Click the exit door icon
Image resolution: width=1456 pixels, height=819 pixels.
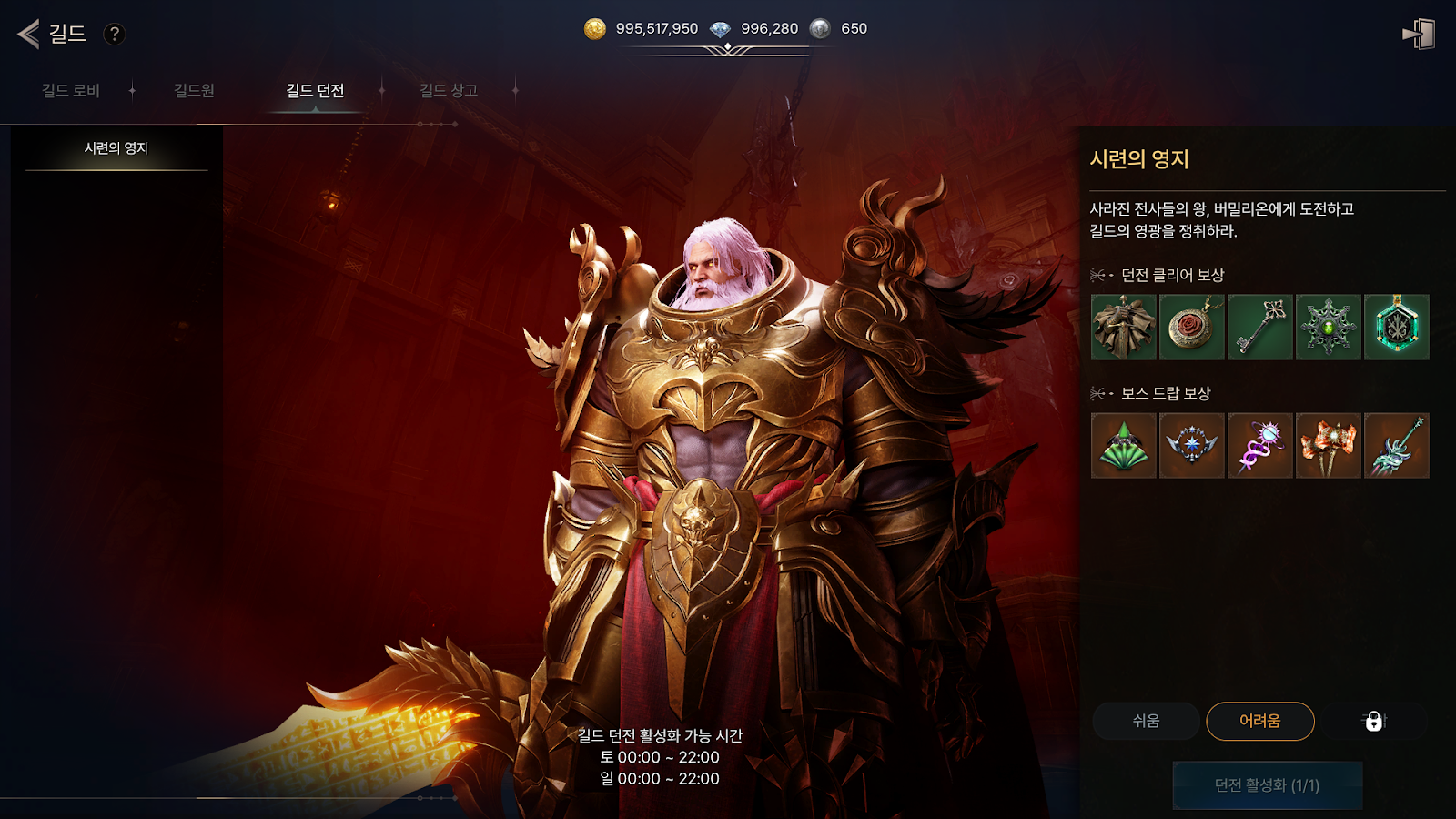pos(1419,35)
